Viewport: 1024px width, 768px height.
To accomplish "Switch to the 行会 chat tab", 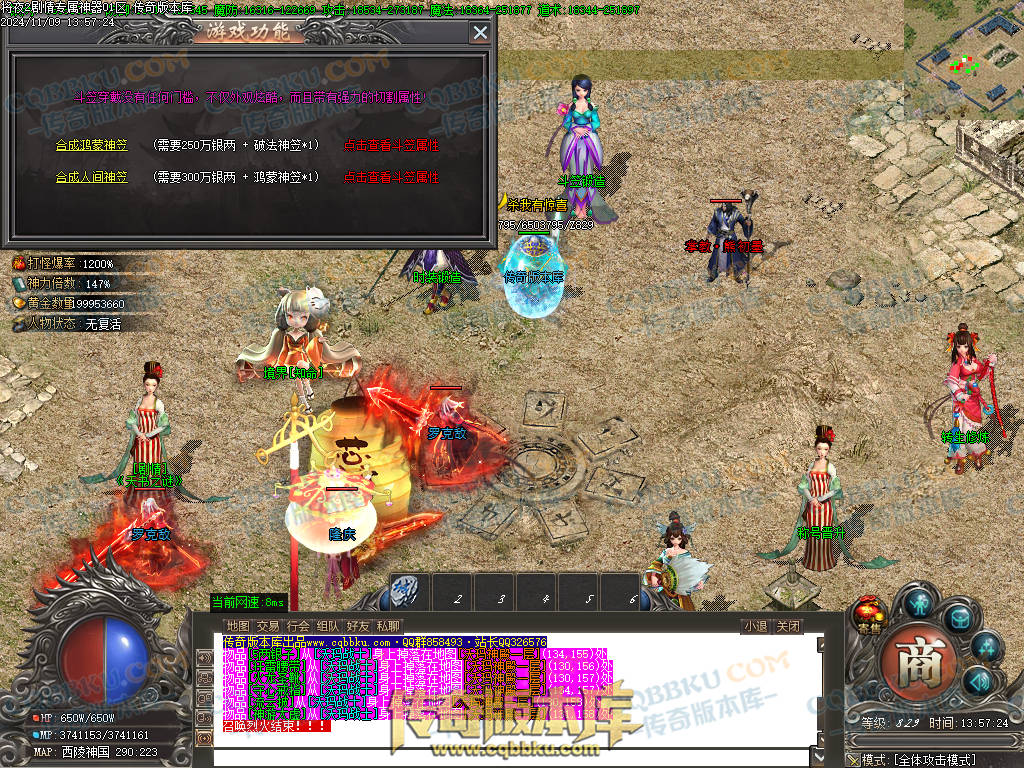I will pos(298,626).
